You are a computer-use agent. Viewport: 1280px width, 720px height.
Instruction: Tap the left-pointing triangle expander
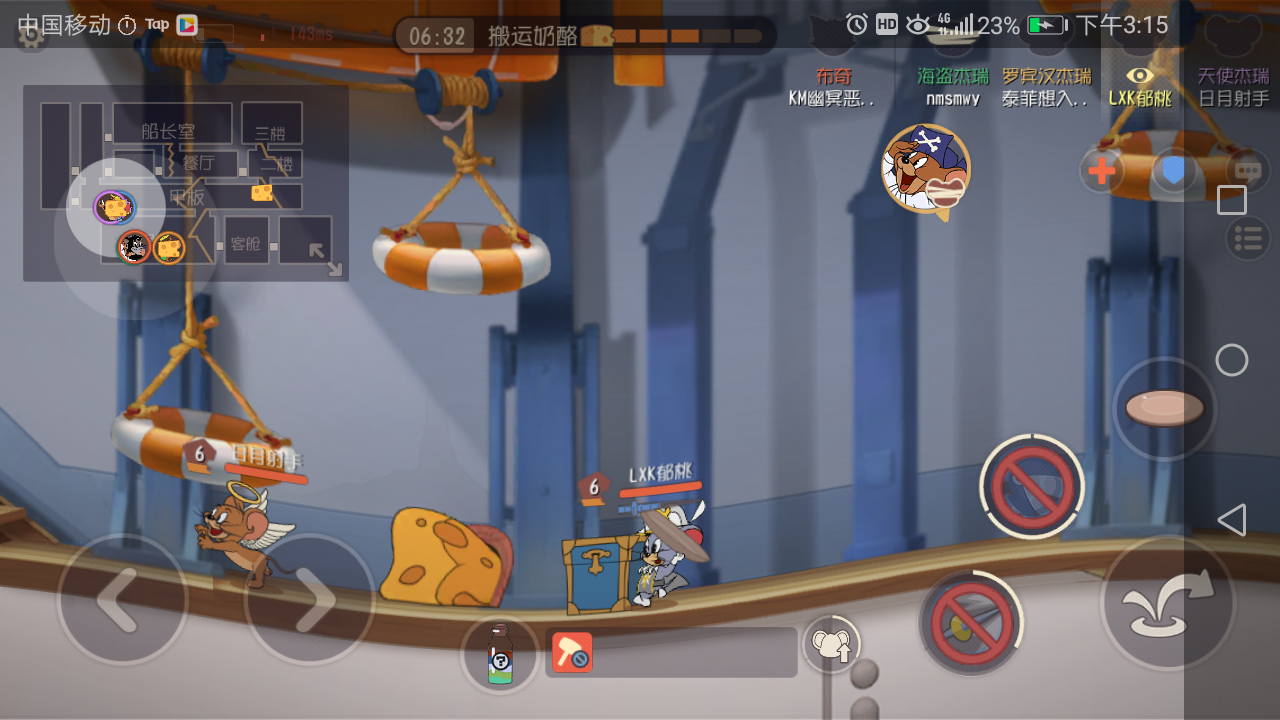(1231, 519)
